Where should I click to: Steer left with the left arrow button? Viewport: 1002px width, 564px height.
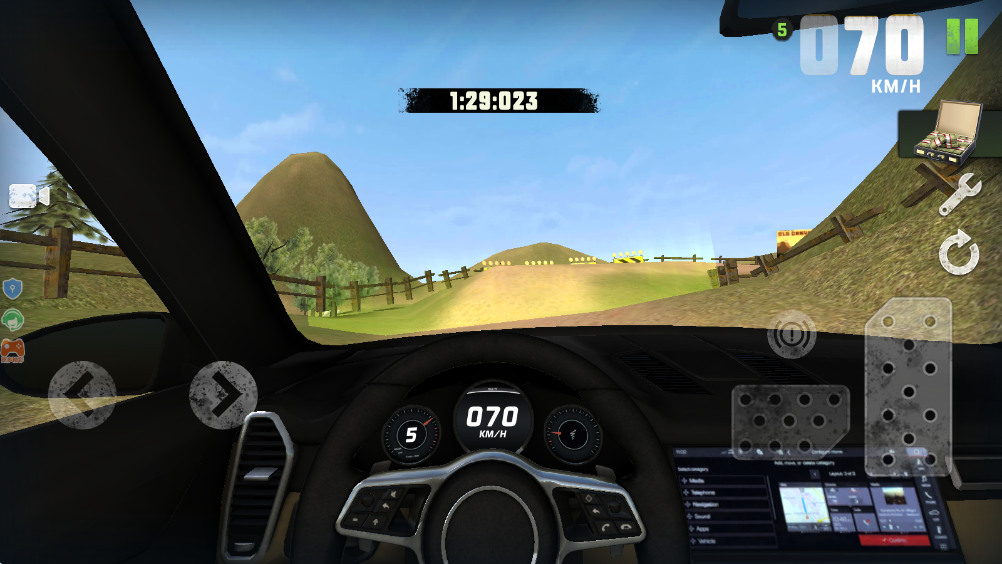pos(82,395)
